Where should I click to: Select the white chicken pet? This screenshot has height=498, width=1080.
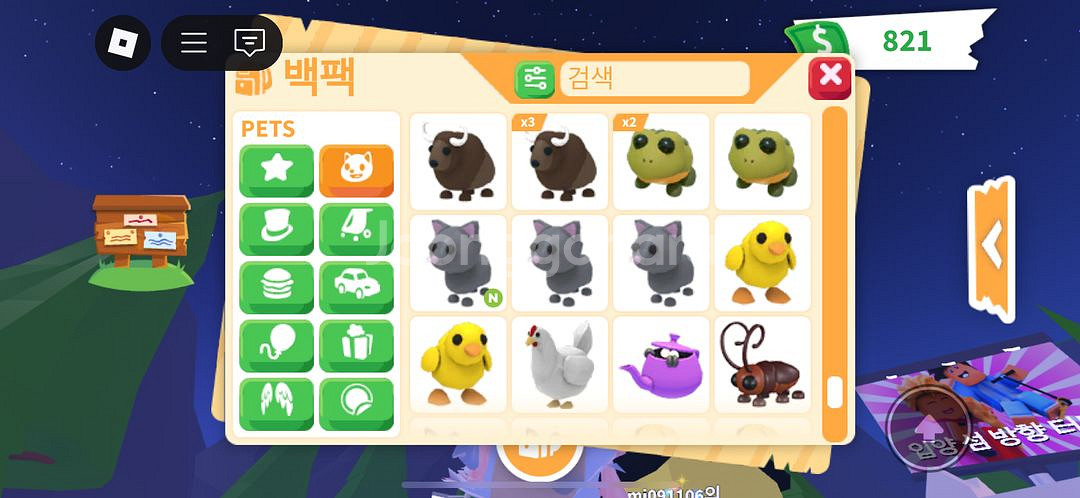click(560, 364)
